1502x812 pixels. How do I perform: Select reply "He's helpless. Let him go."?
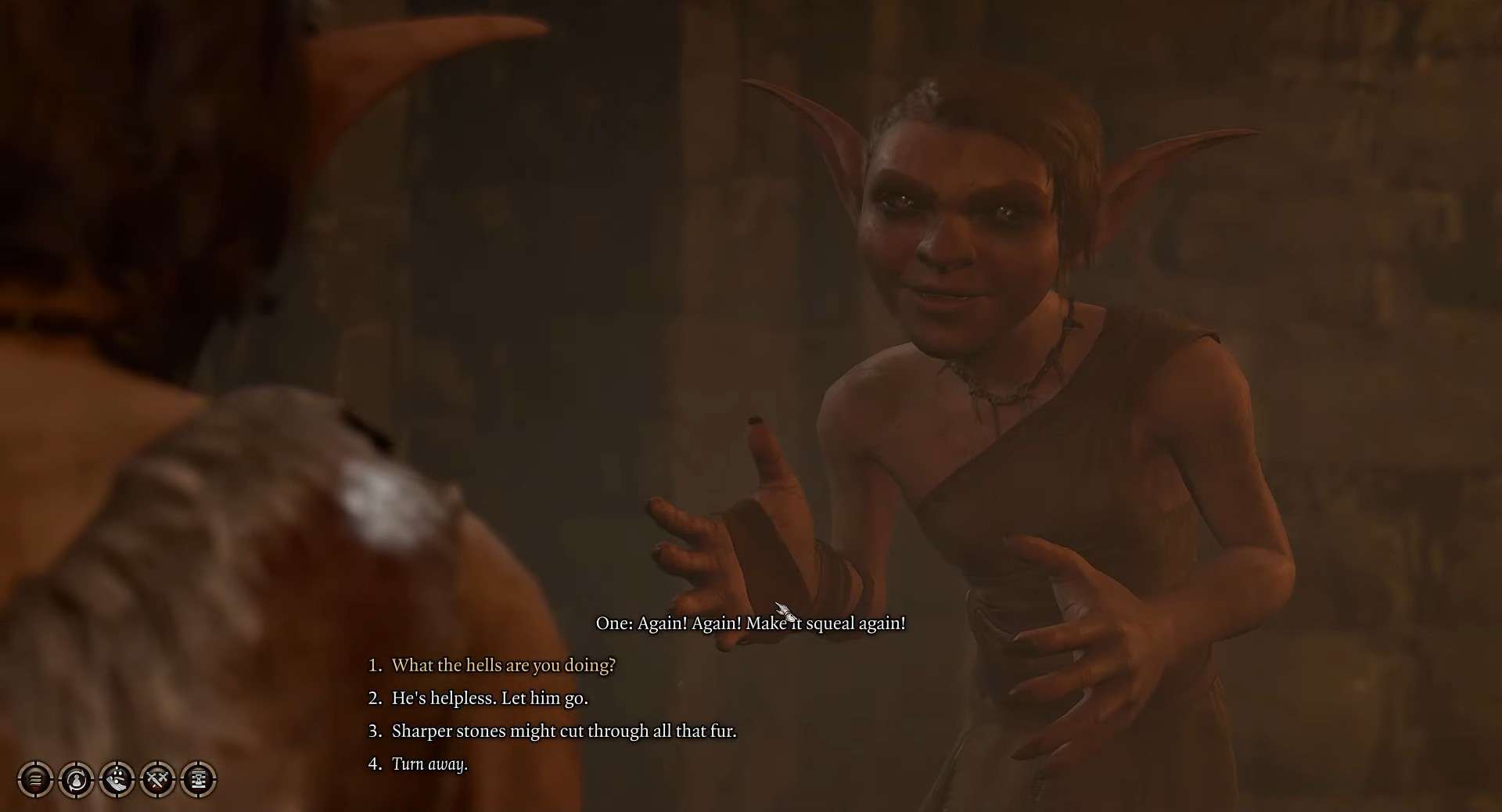(490, 698)
